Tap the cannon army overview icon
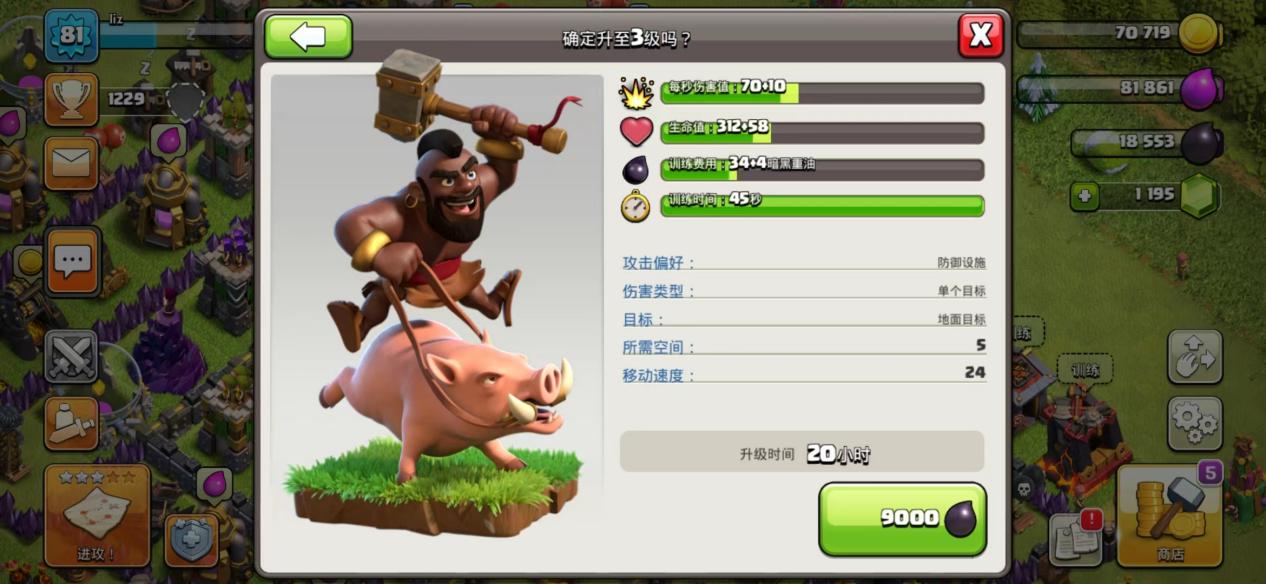This screenshot has width=1266, height=584. tap(71, 423)
